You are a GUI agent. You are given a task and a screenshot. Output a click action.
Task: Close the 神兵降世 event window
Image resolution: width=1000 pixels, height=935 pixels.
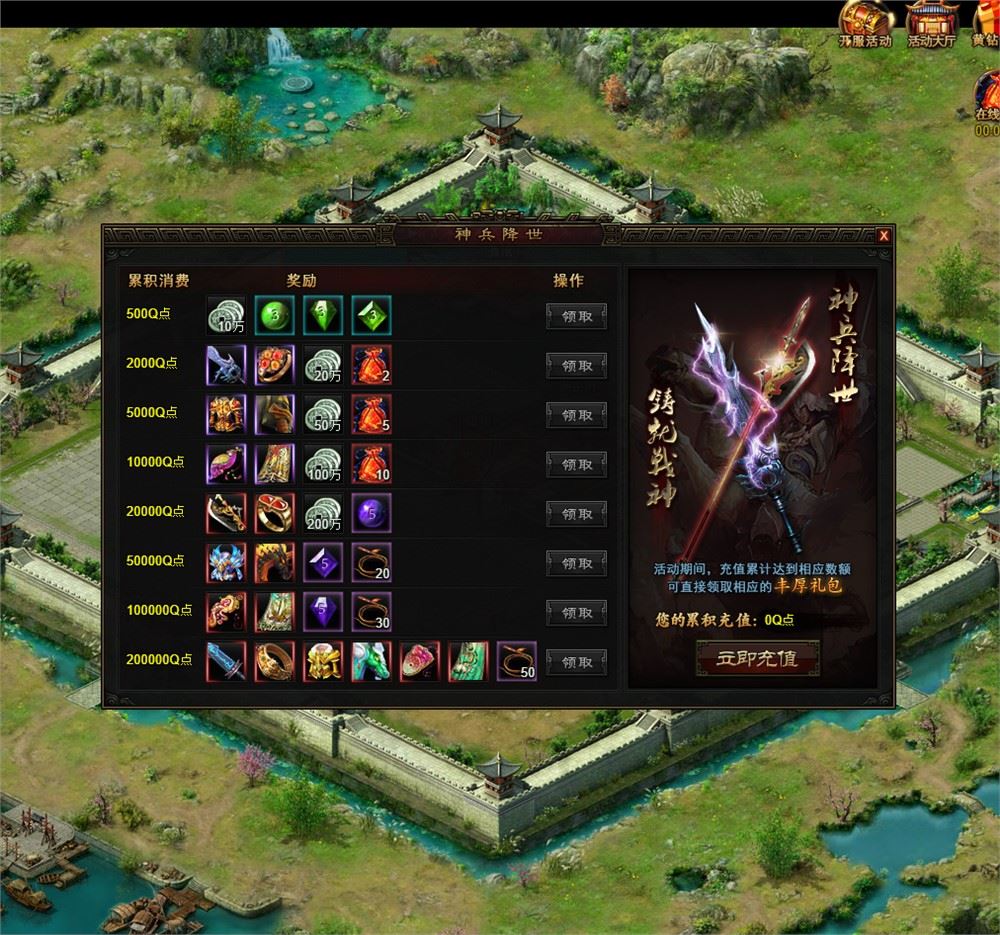coord(884,236)
